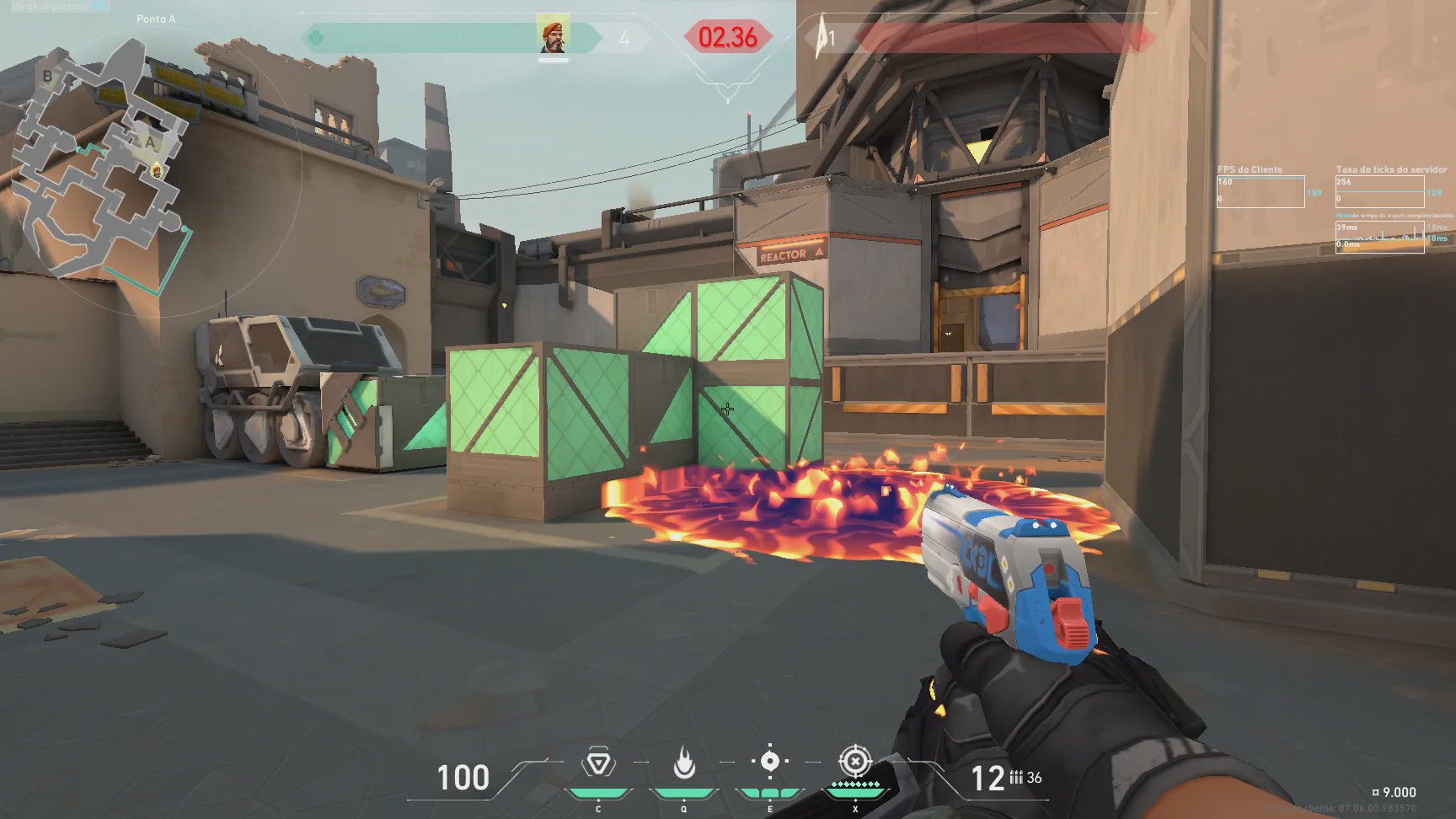The image size is (1456, 819).
Task: Select the Stim Beacon ability icon
Action: [598, 763]
